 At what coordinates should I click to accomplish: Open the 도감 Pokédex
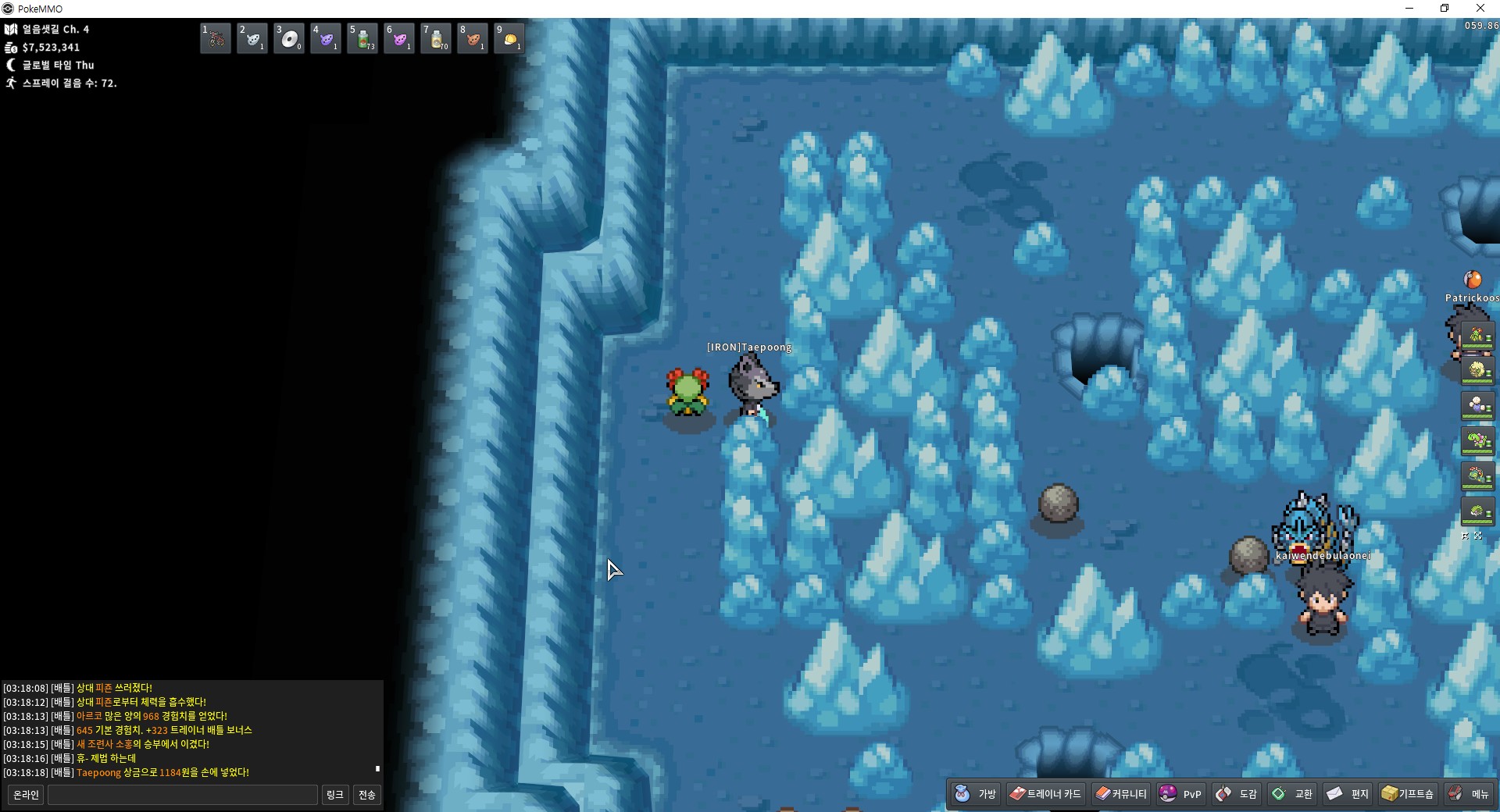click(1237, 794)
